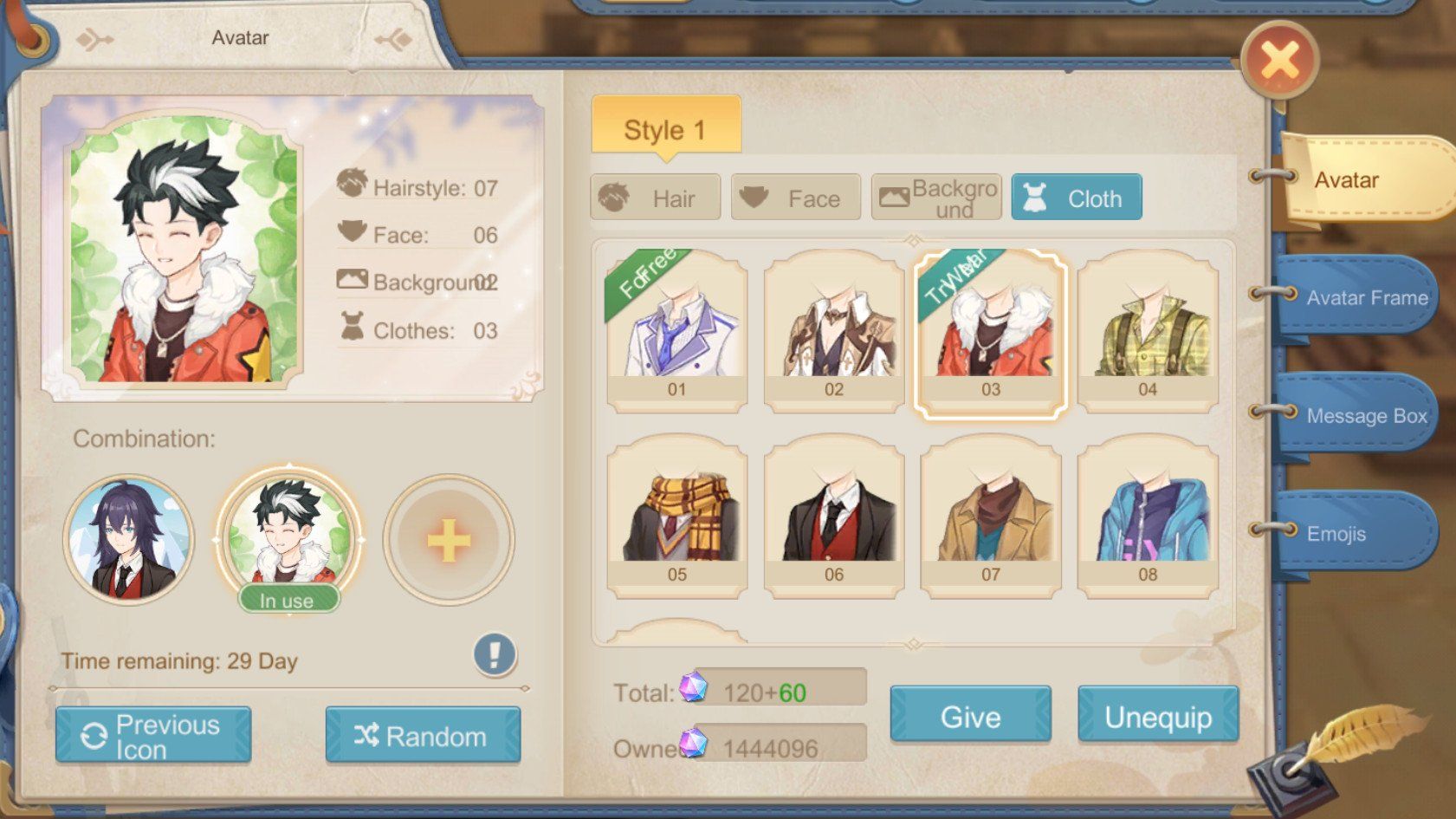1456x819 pixels.
Task: Pick the yellow plaid shirt outfit 04
Action: (1148, 329)
